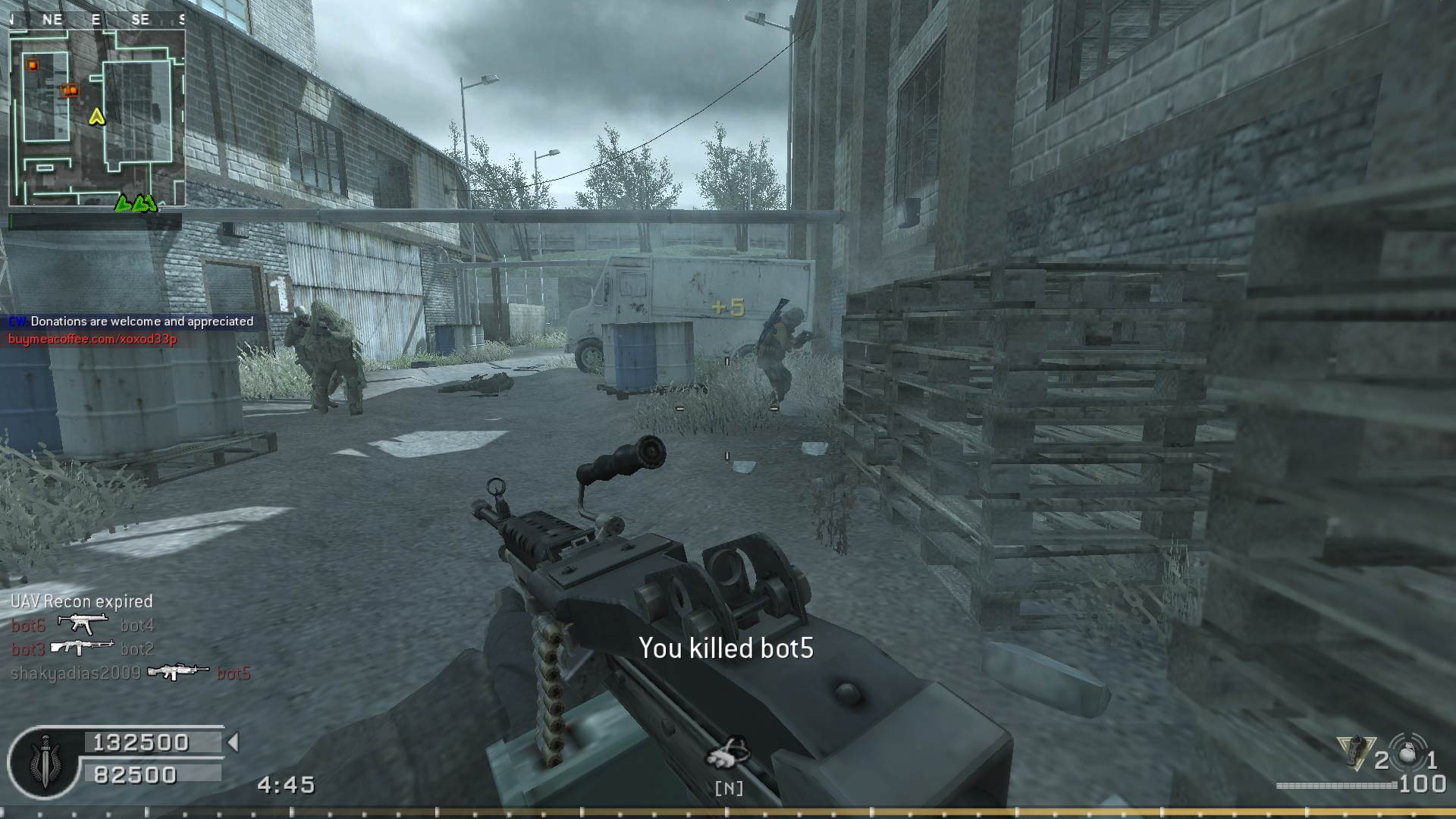Click the bot3 killed bot2 feed row
1456x819 pixels.
pyautogui.click(x=83, y=648)
